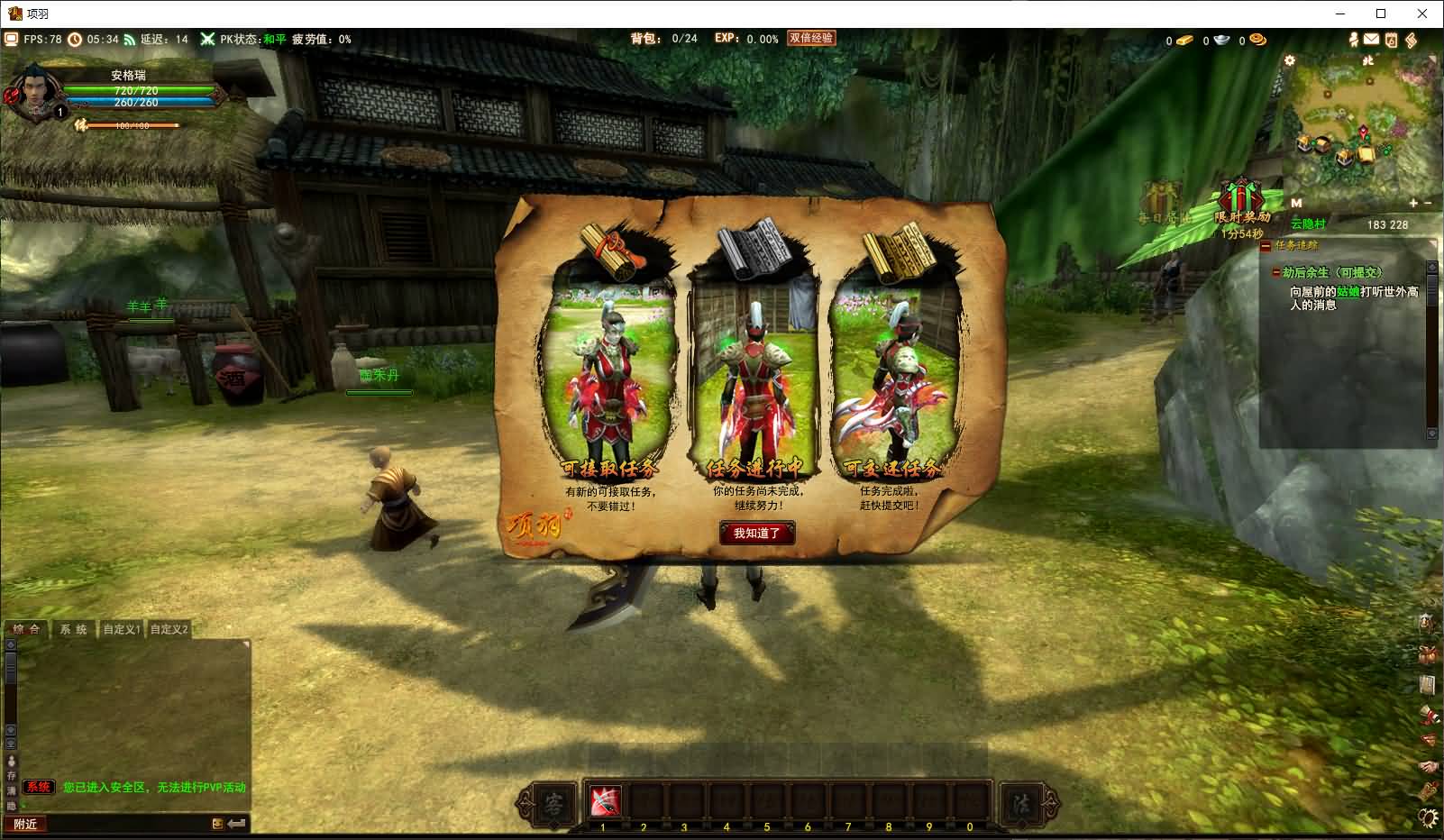Switch to the 自定义2 chat tab

[169, 629]
